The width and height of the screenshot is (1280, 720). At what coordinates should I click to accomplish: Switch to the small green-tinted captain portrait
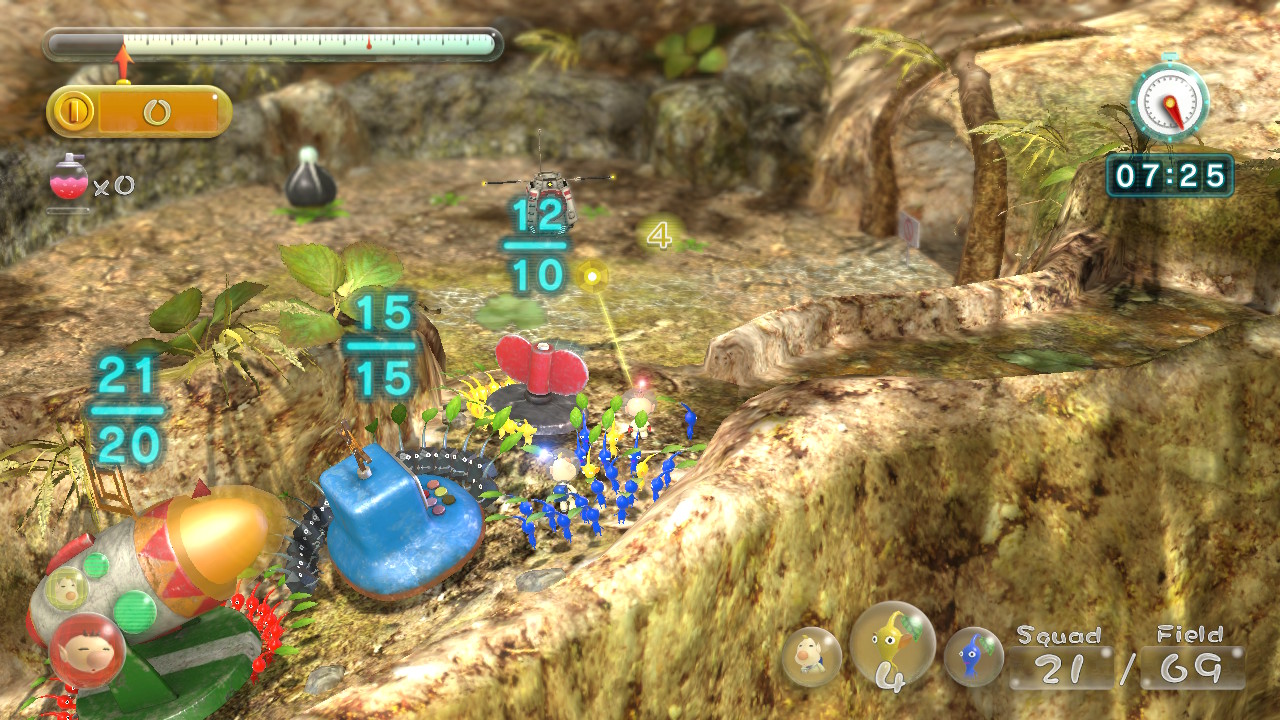point(66,587)
